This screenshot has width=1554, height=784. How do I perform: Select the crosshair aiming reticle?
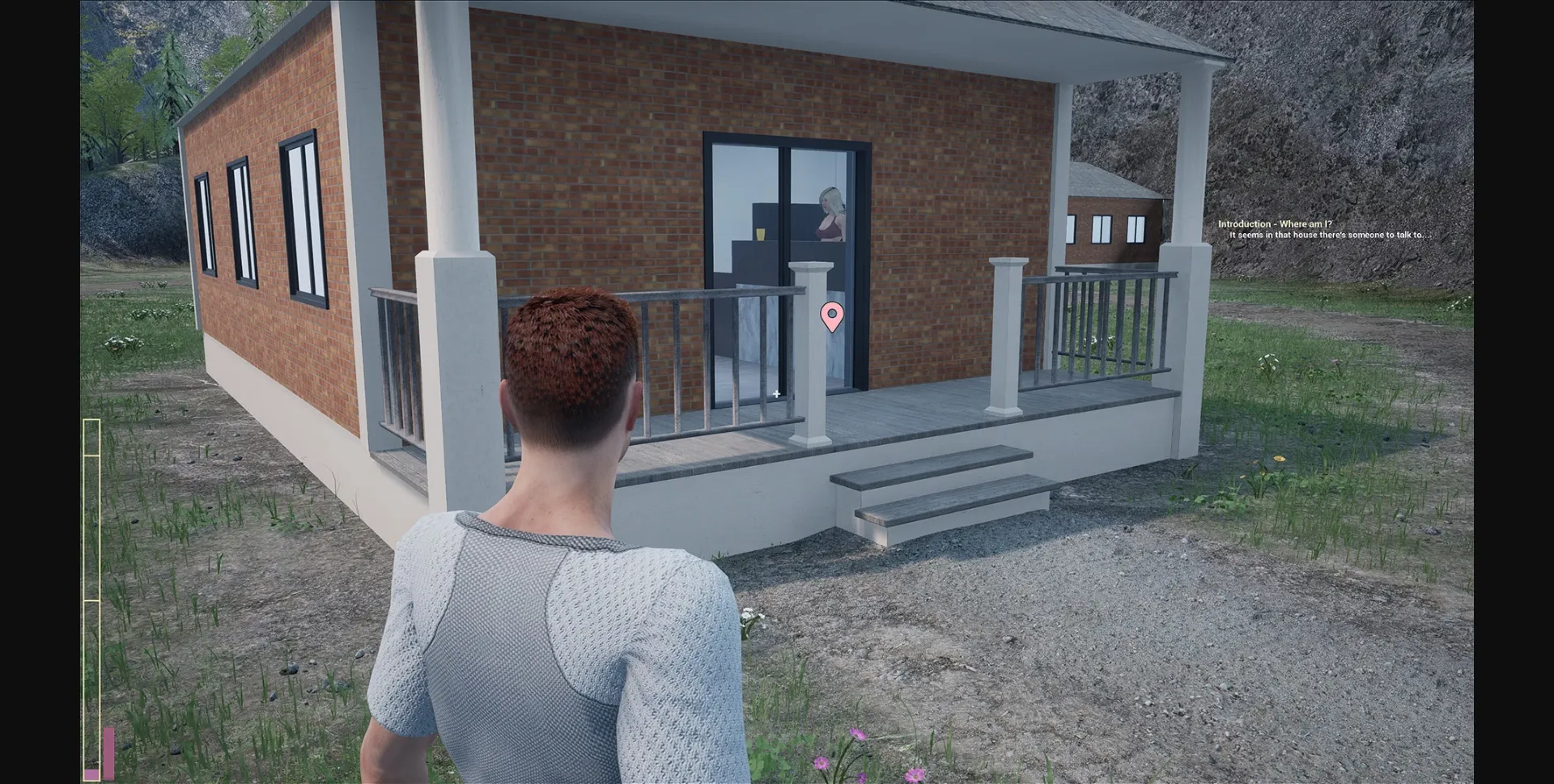point(776,393)
